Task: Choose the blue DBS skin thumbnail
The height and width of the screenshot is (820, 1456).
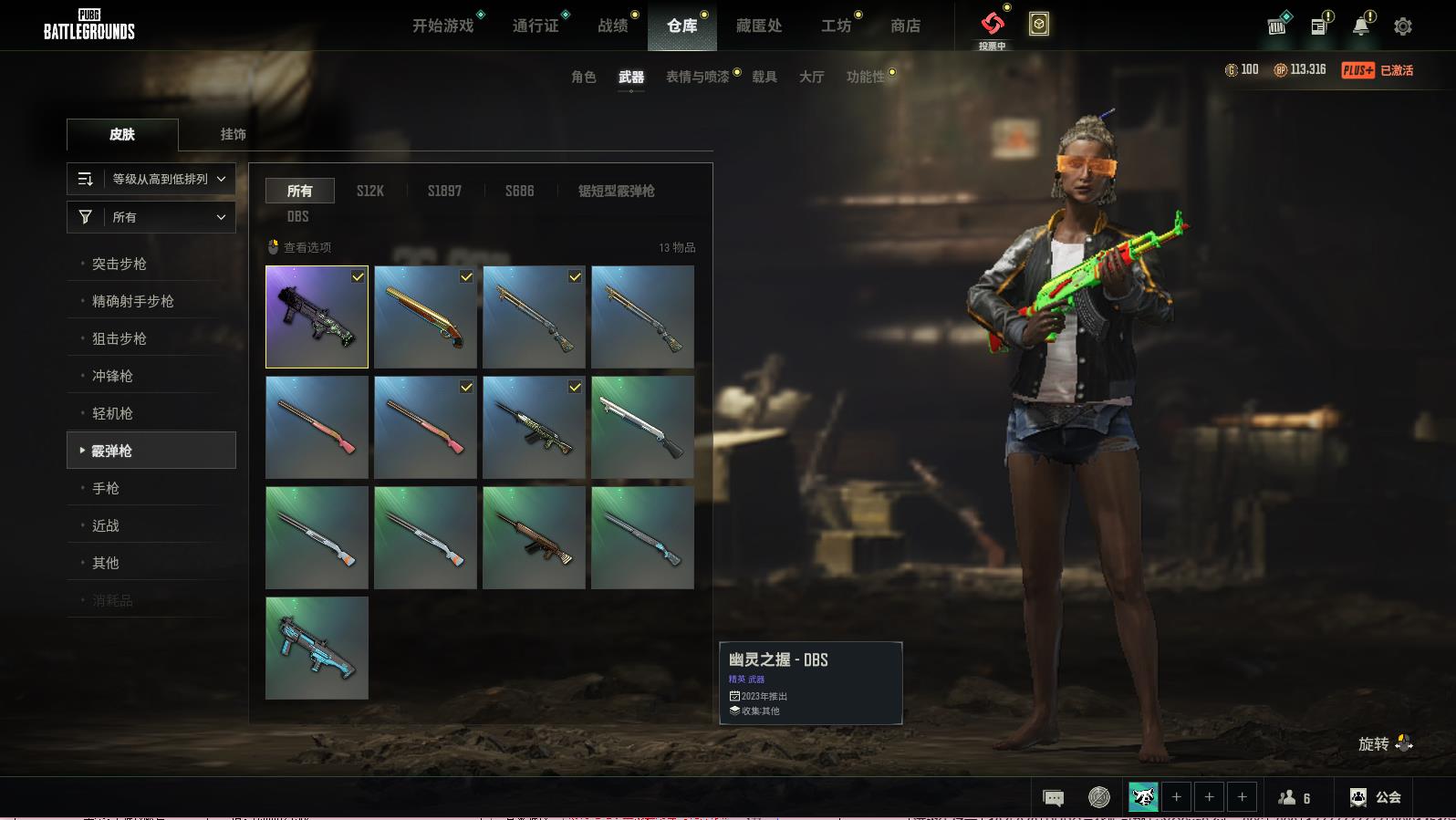Action: [x=317, y=648]
